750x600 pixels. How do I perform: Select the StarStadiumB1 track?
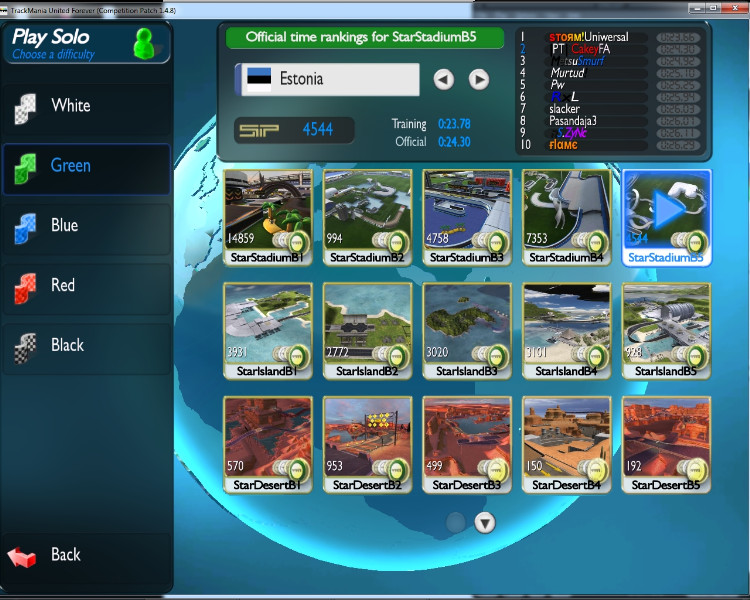267,215
